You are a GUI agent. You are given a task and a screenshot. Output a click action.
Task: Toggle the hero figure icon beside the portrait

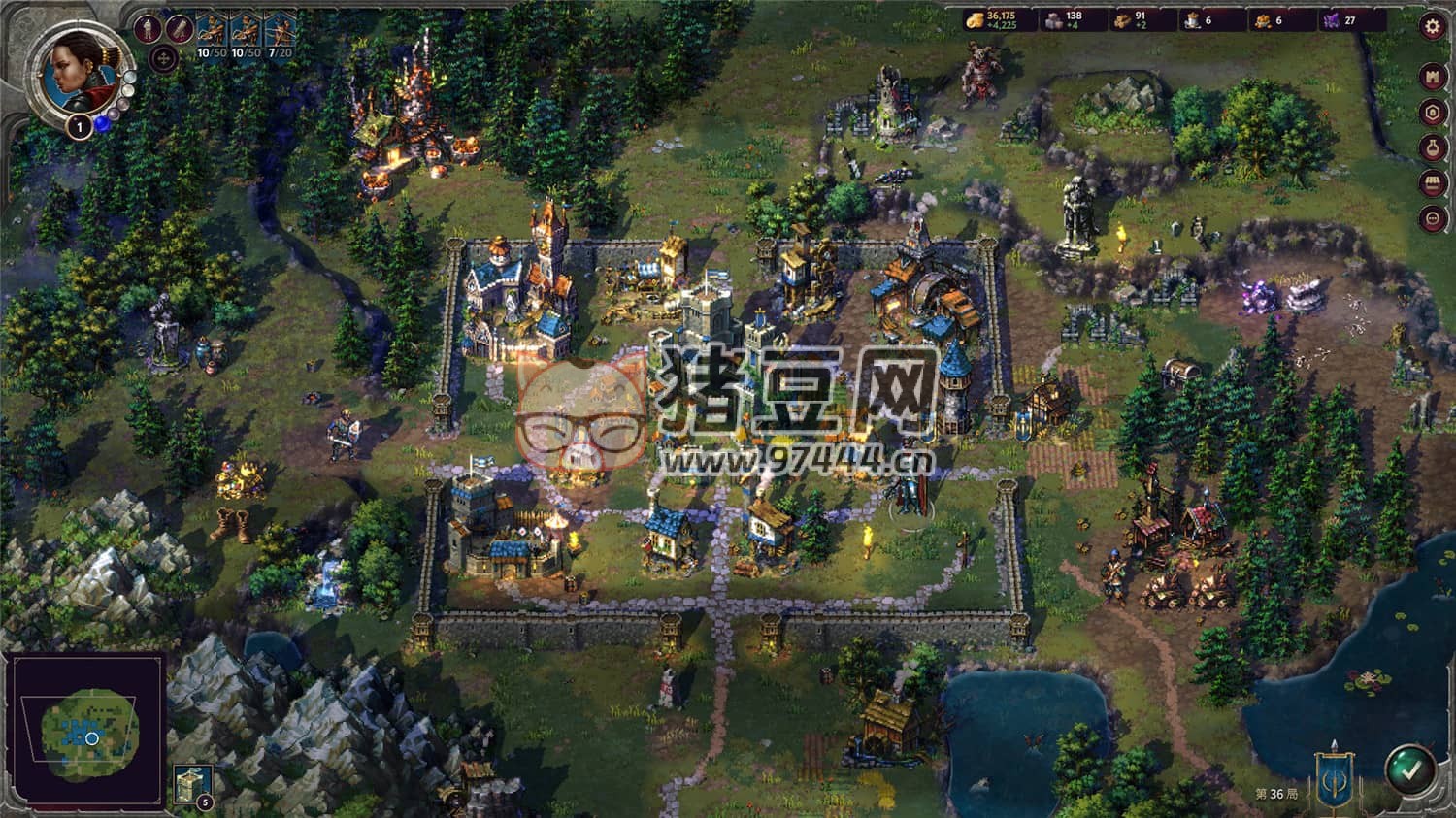pos(147,28)
